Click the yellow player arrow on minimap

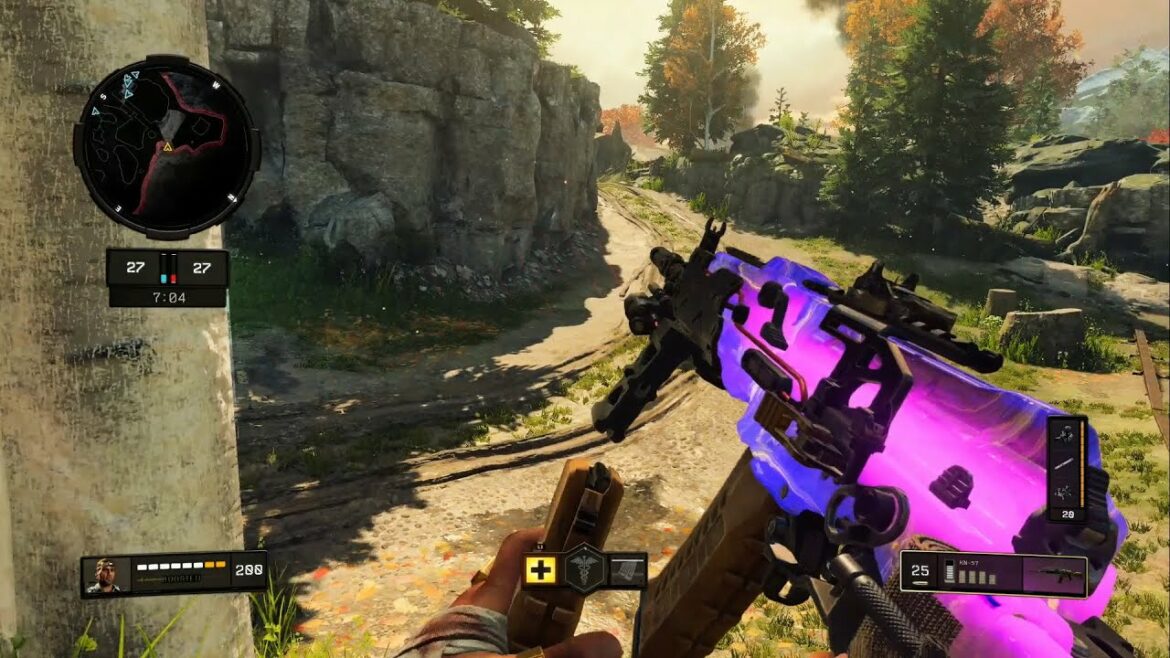[x=168, y=147]
